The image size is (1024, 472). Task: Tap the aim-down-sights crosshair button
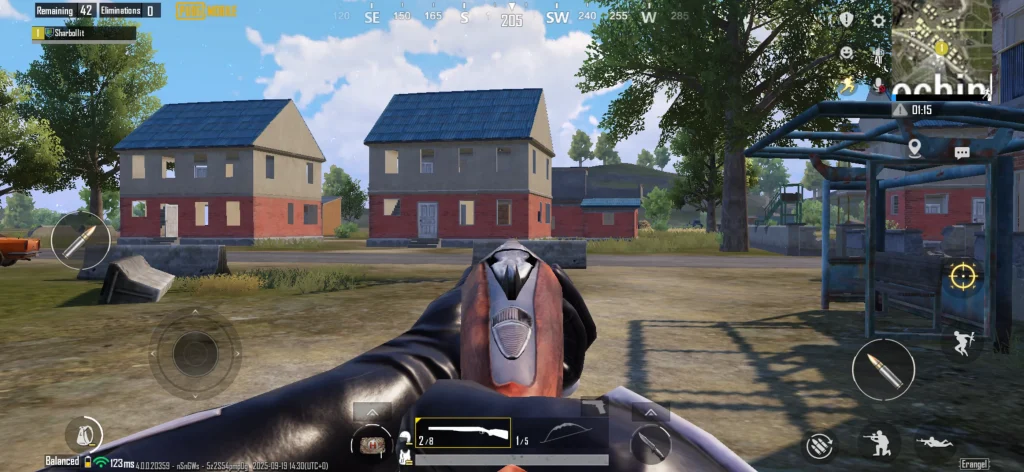964,273
